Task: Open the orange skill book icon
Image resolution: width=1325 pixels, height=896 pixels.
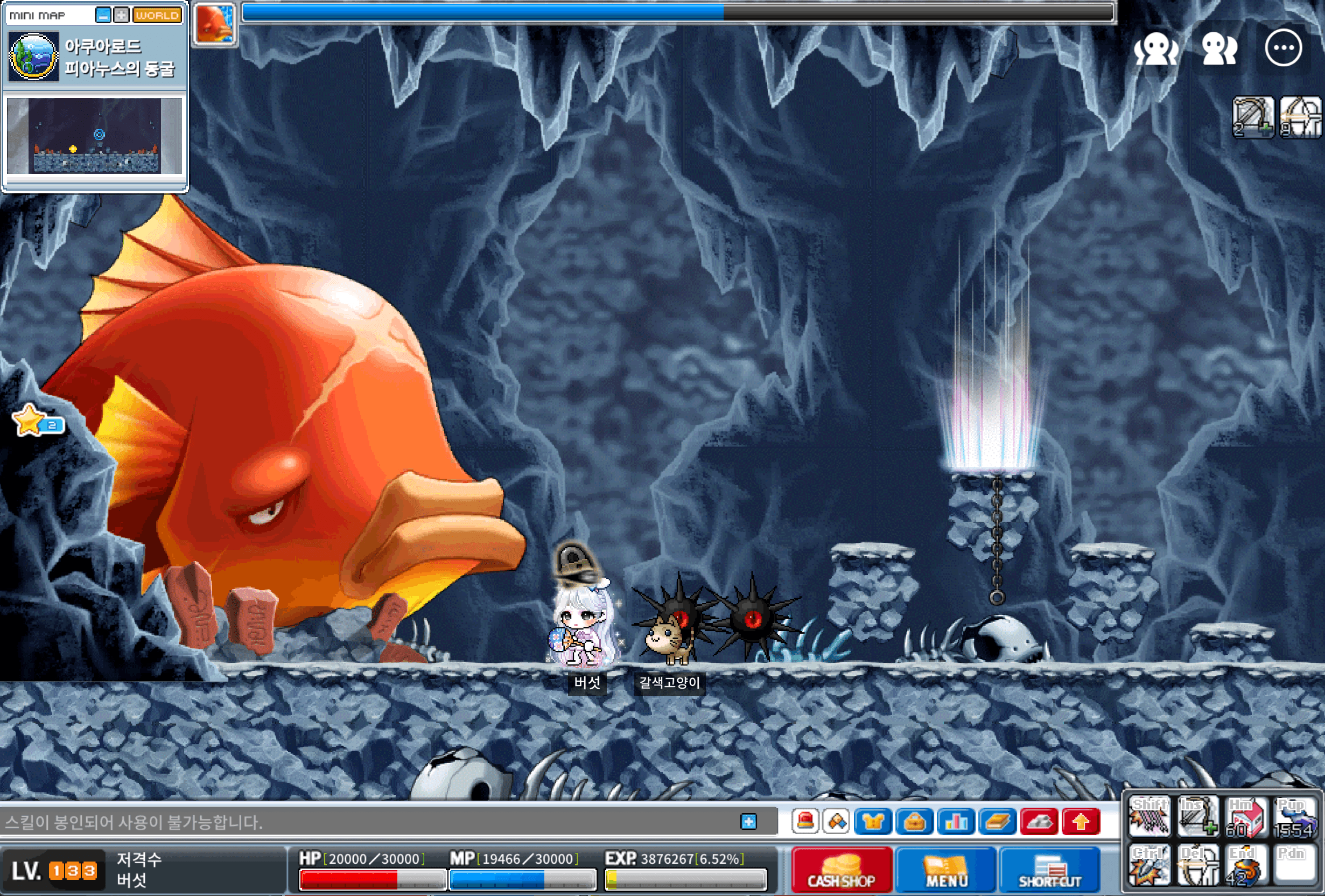Action: pyautogui.click(x=997, y=822)
